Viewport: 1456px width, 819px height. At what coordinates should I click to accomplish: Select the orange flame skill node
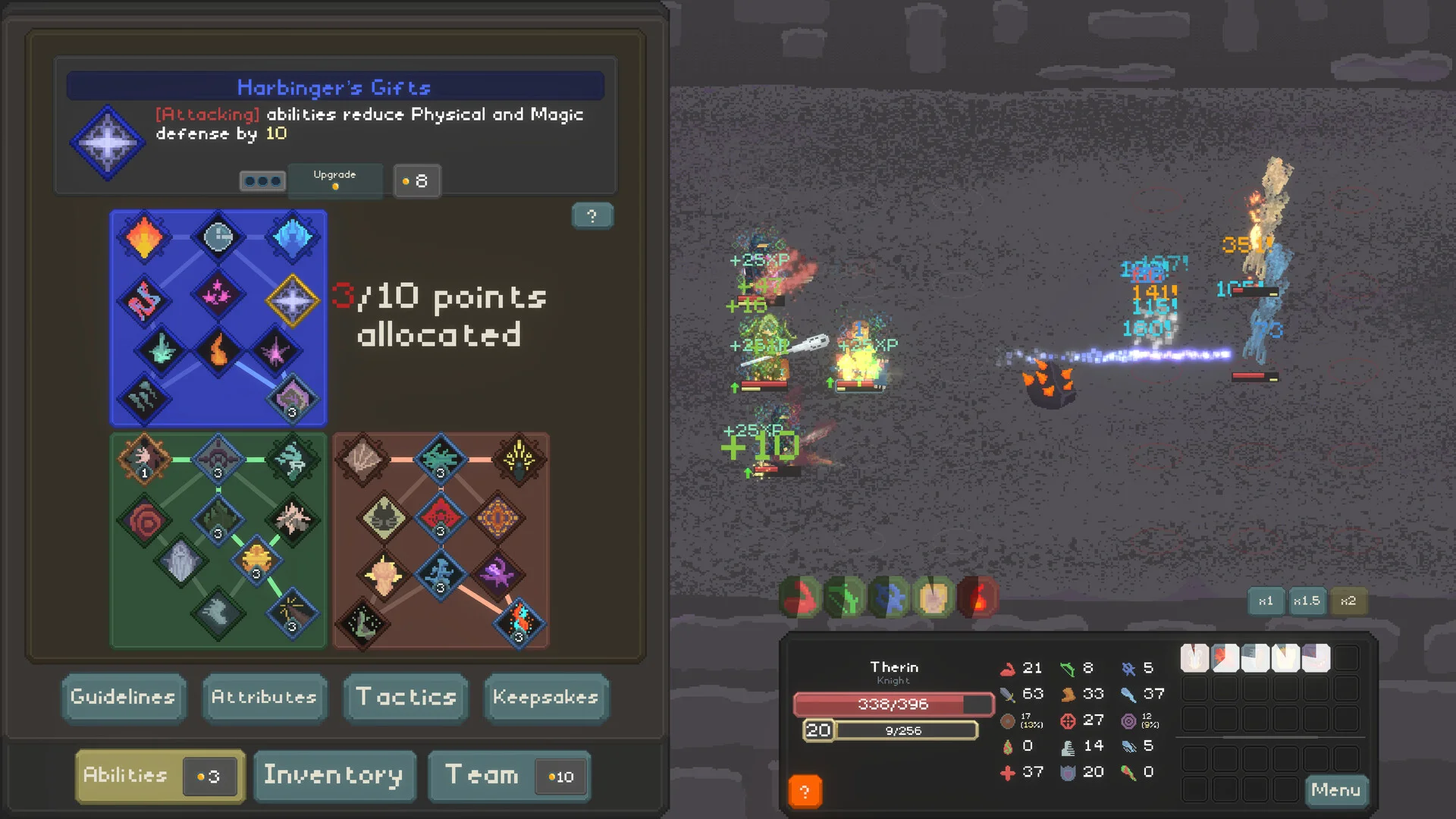tap(144, 237)
